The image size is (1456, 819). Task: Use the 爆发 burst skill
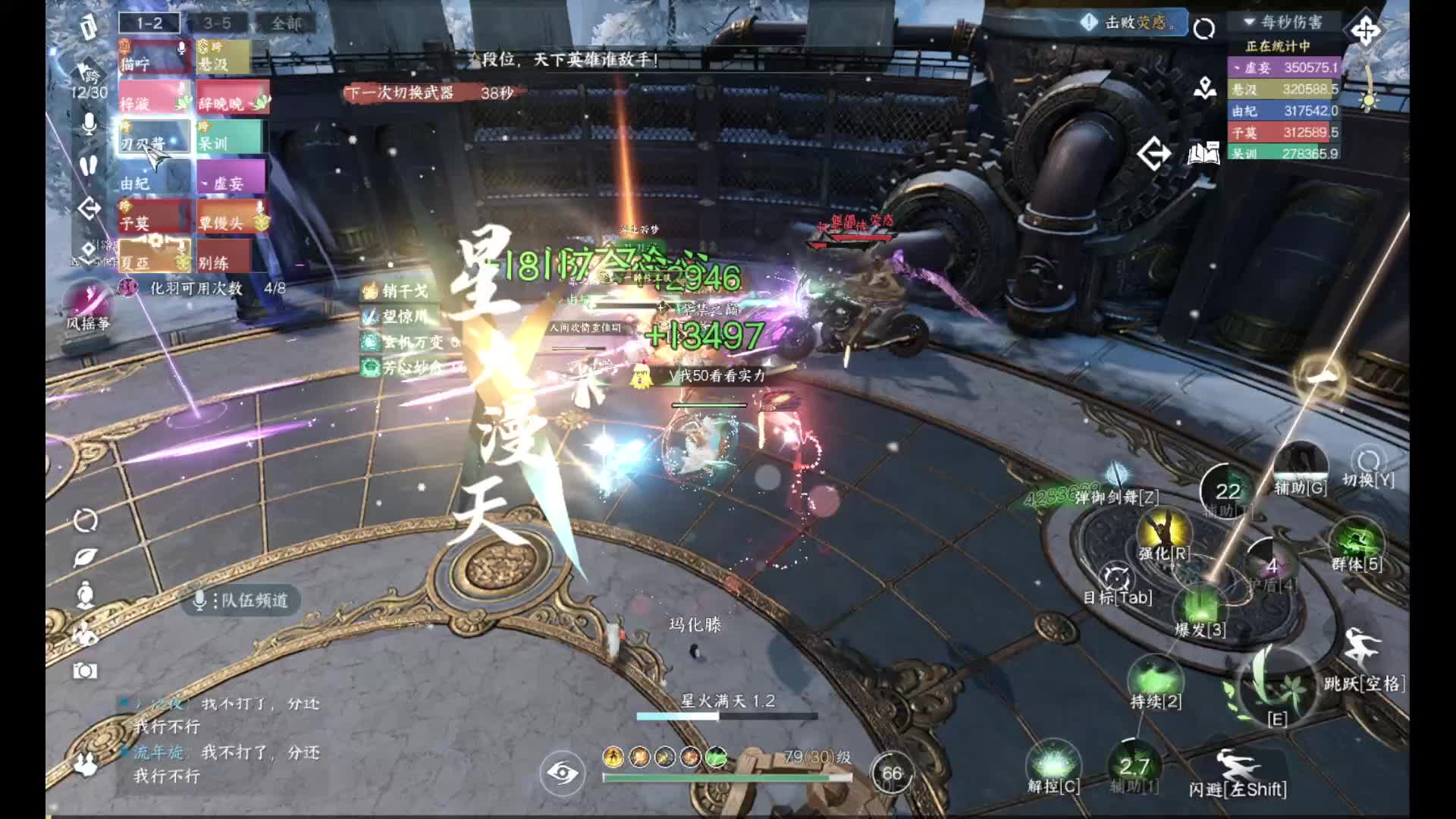coord(1200,607)
